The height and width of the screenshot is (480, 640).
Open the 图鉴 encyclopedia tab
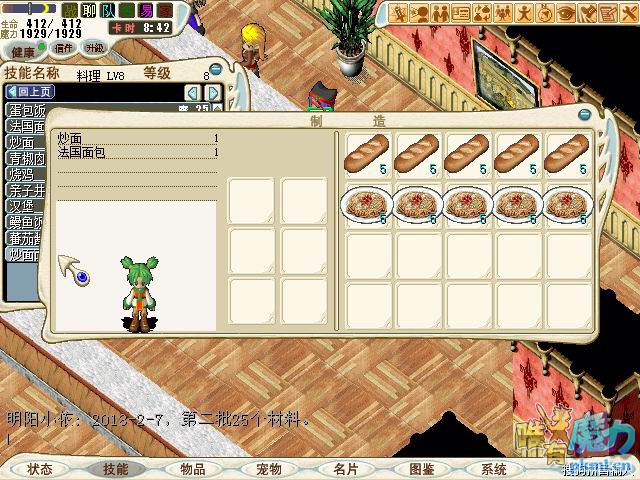point(421,469)
